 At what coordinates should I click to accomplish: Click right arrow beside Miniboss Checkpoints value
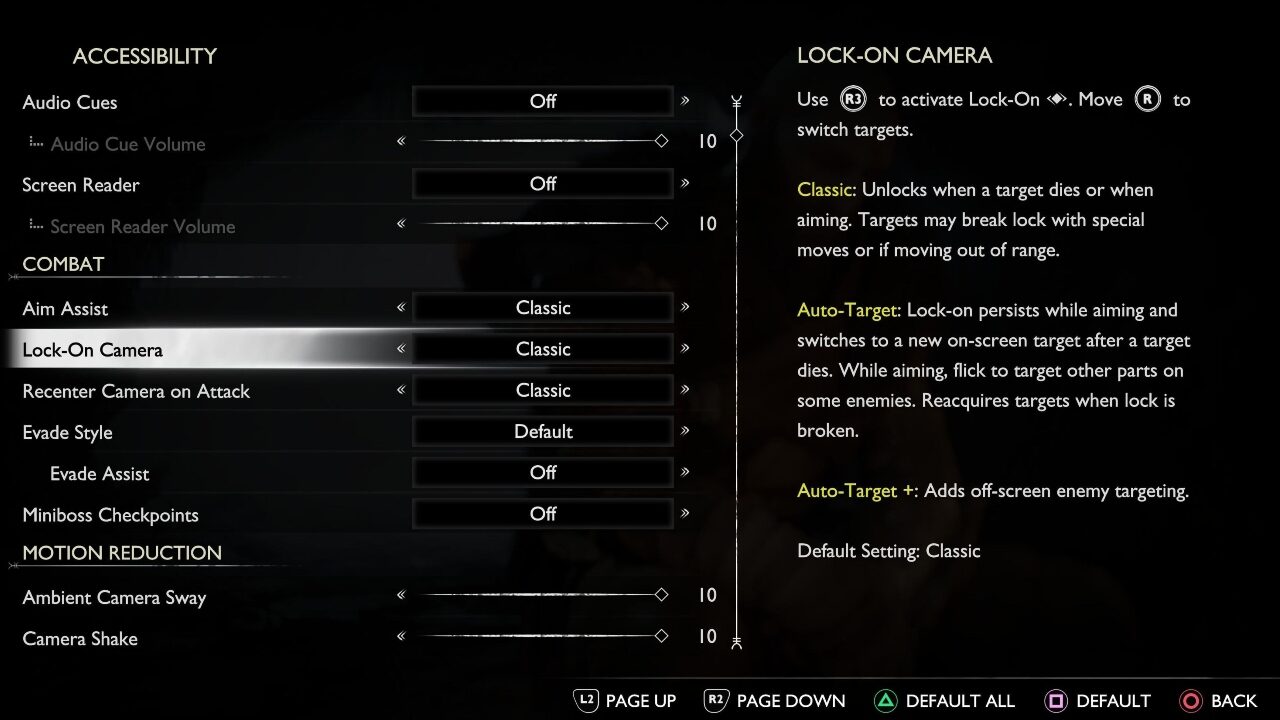685,514
